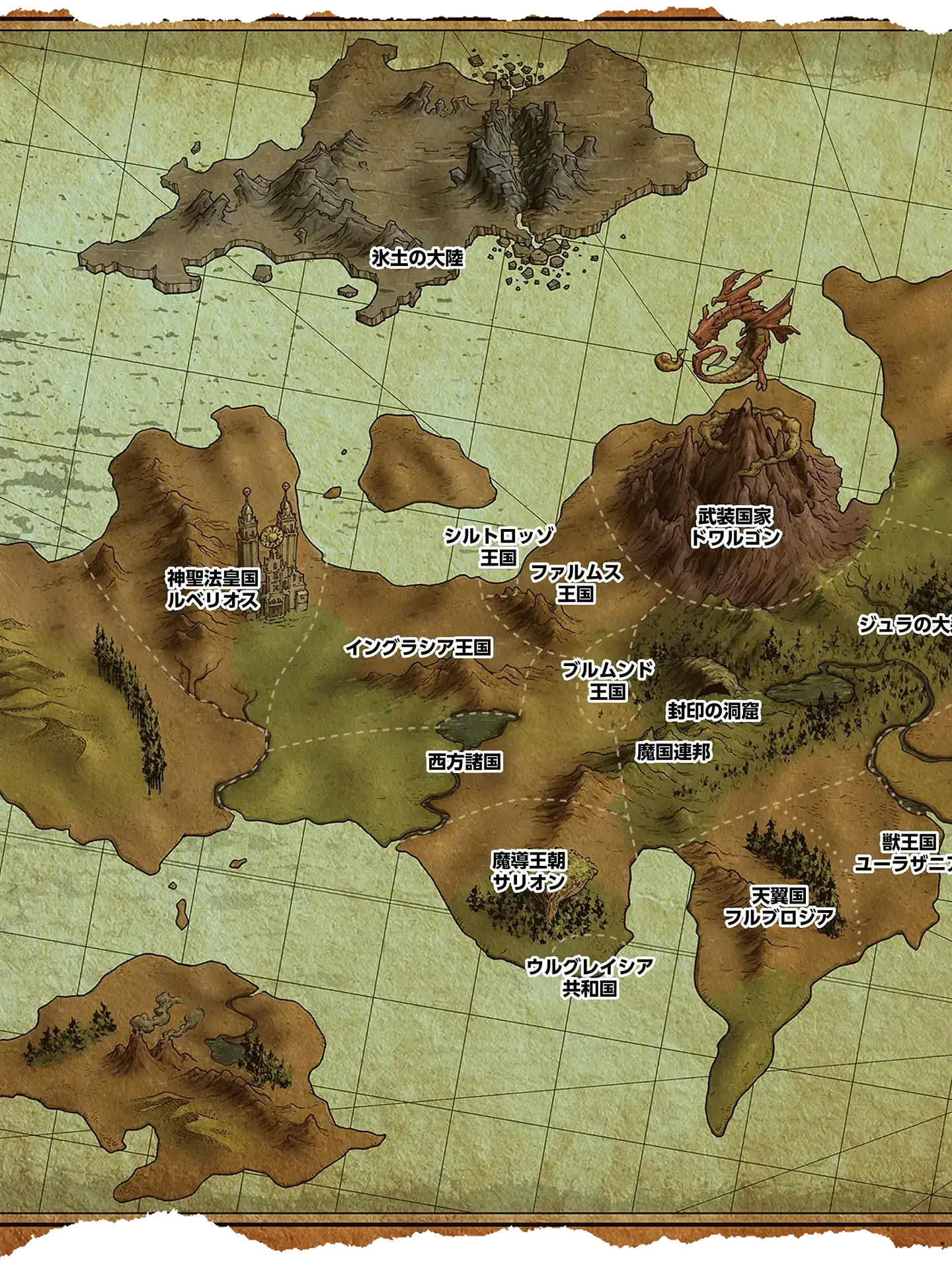Select ブルムンド王国 on the map
952x1270 pixels.
[x=607, y=681]
